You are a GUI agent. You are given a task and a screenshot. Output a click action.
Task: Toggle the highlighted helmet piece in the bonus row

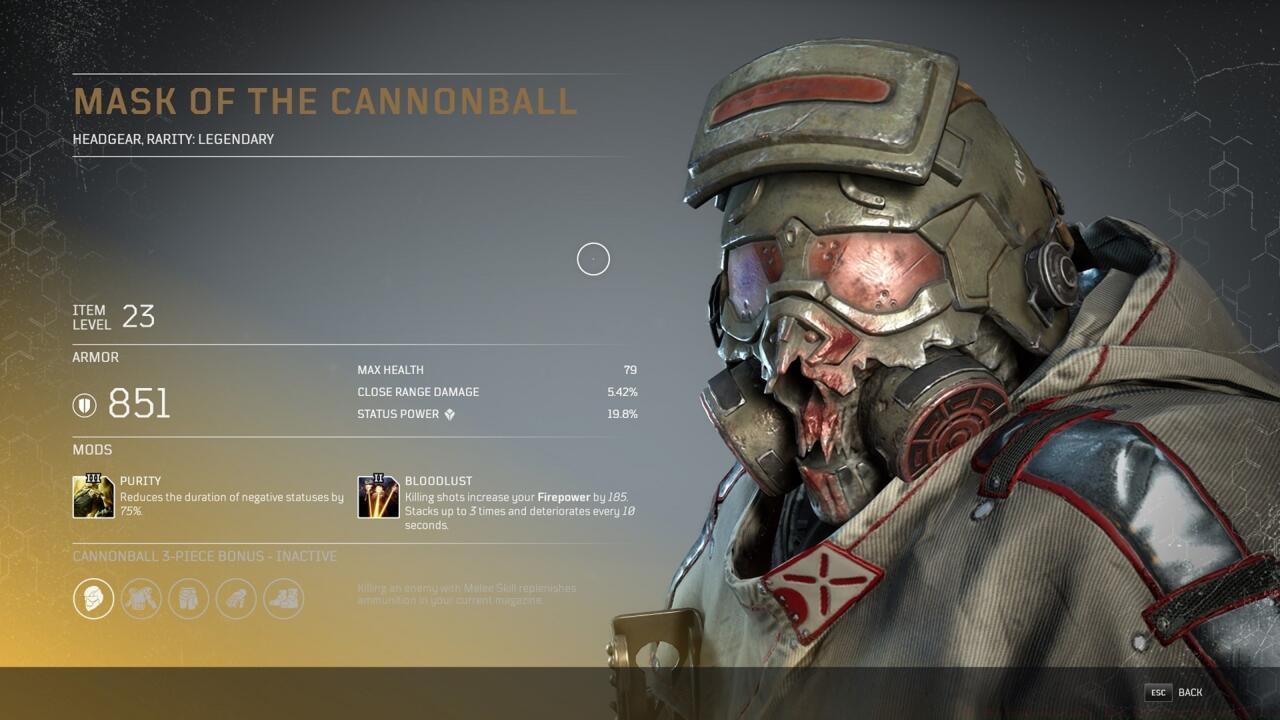pyautogui.click(x=93, y=600)
